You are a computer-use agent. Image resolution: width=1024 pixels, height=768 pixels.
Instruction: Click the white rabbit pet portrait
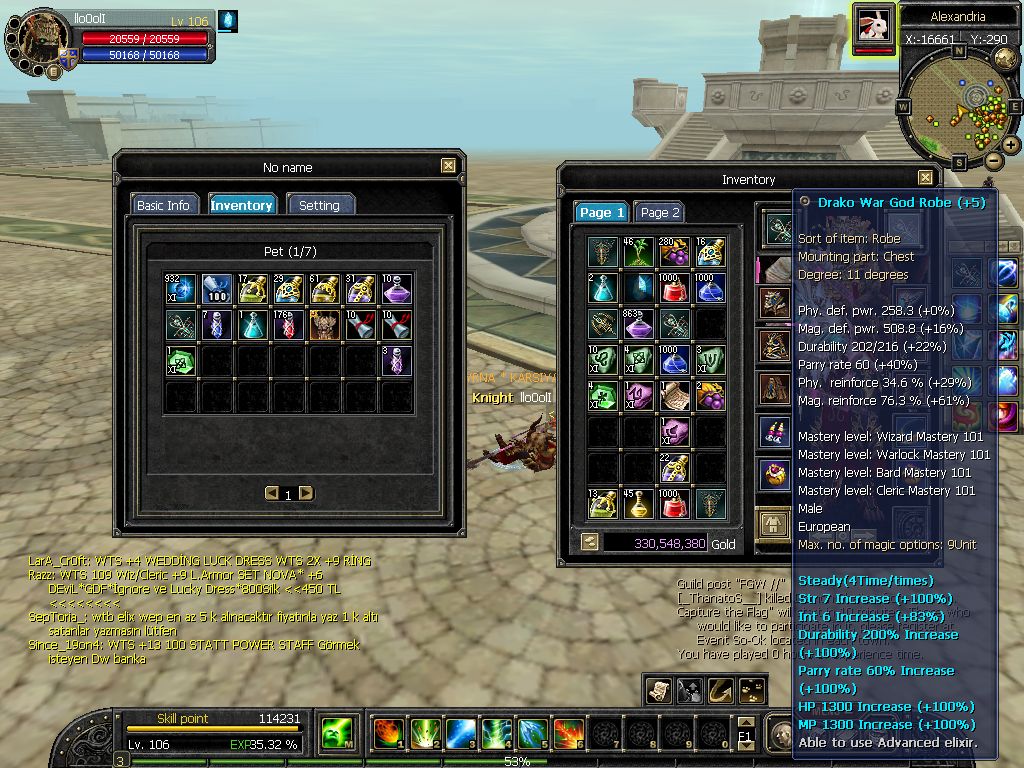(x=875, y=25)
